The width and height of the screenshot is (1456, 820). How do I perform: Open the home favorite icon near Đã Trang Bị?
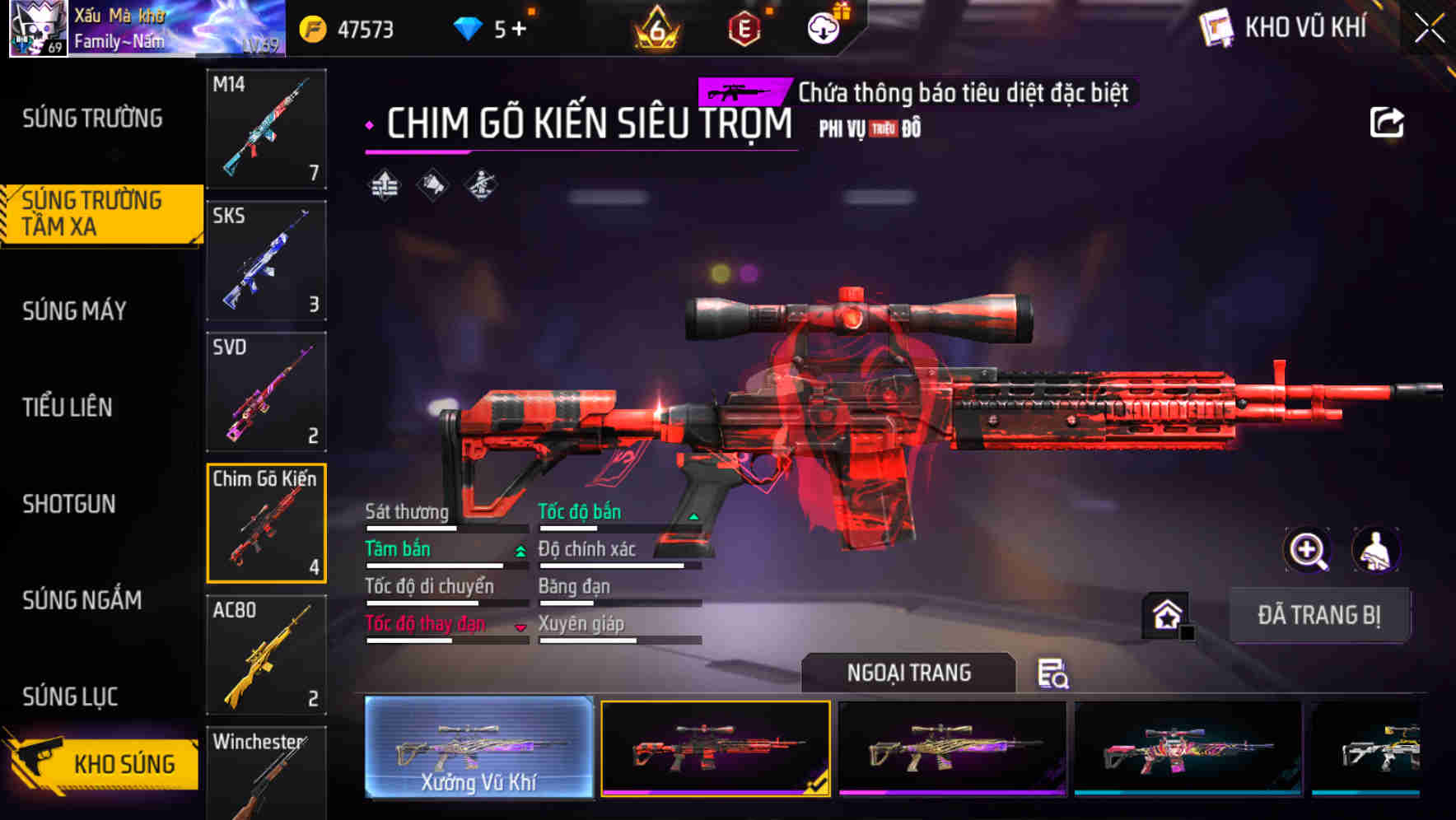(x=1166, y=615)
